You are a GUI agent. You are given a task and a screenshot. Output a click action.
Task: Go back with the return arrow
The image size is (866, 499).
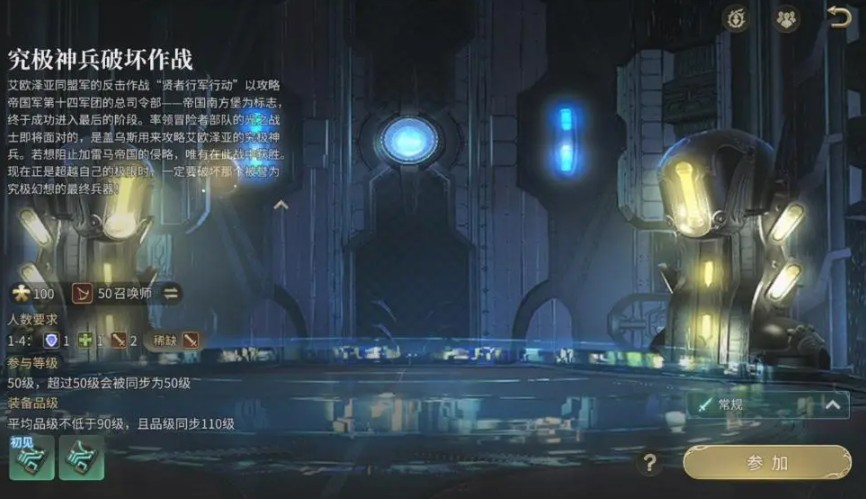click(838, 18)
